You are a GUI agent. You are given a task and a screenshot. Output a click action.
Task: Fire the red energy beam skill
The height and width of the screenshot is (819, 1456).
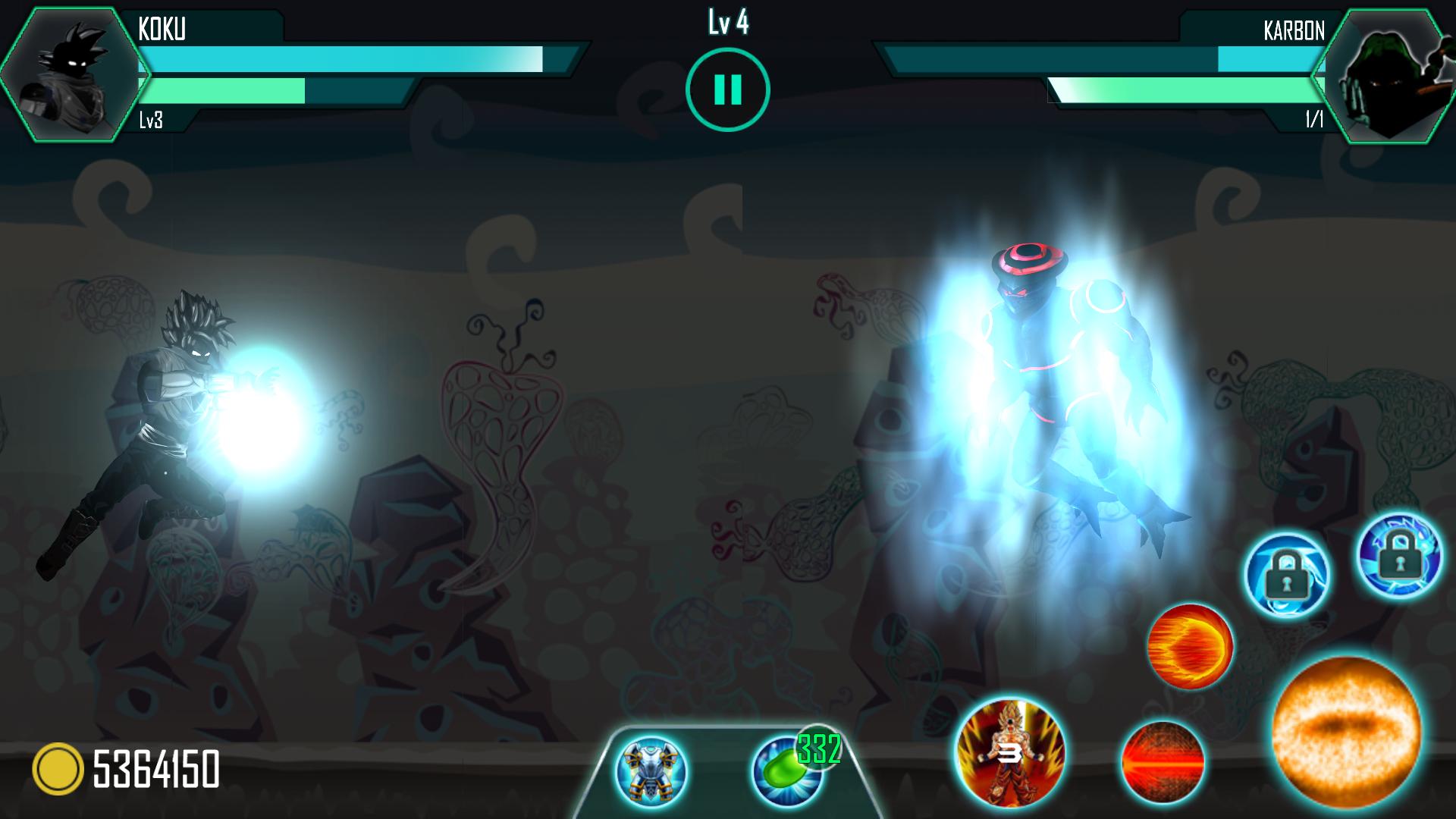coord(1163,762)
